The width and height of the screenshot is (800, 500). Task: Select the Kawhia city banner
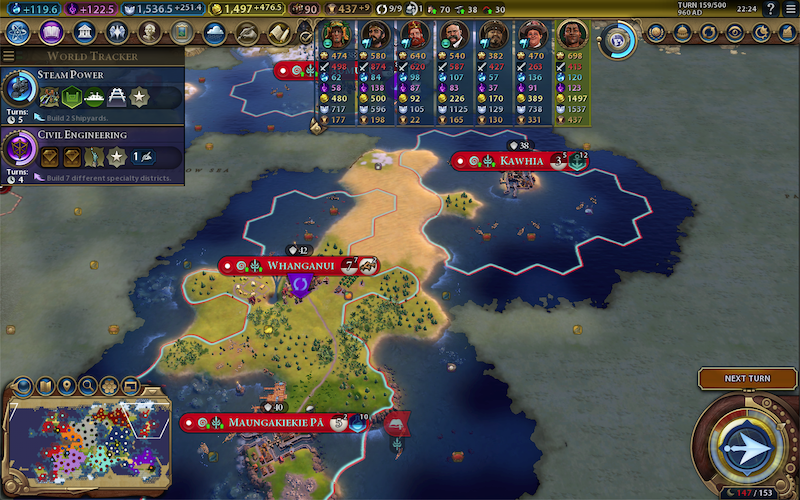tap(508, 161)
